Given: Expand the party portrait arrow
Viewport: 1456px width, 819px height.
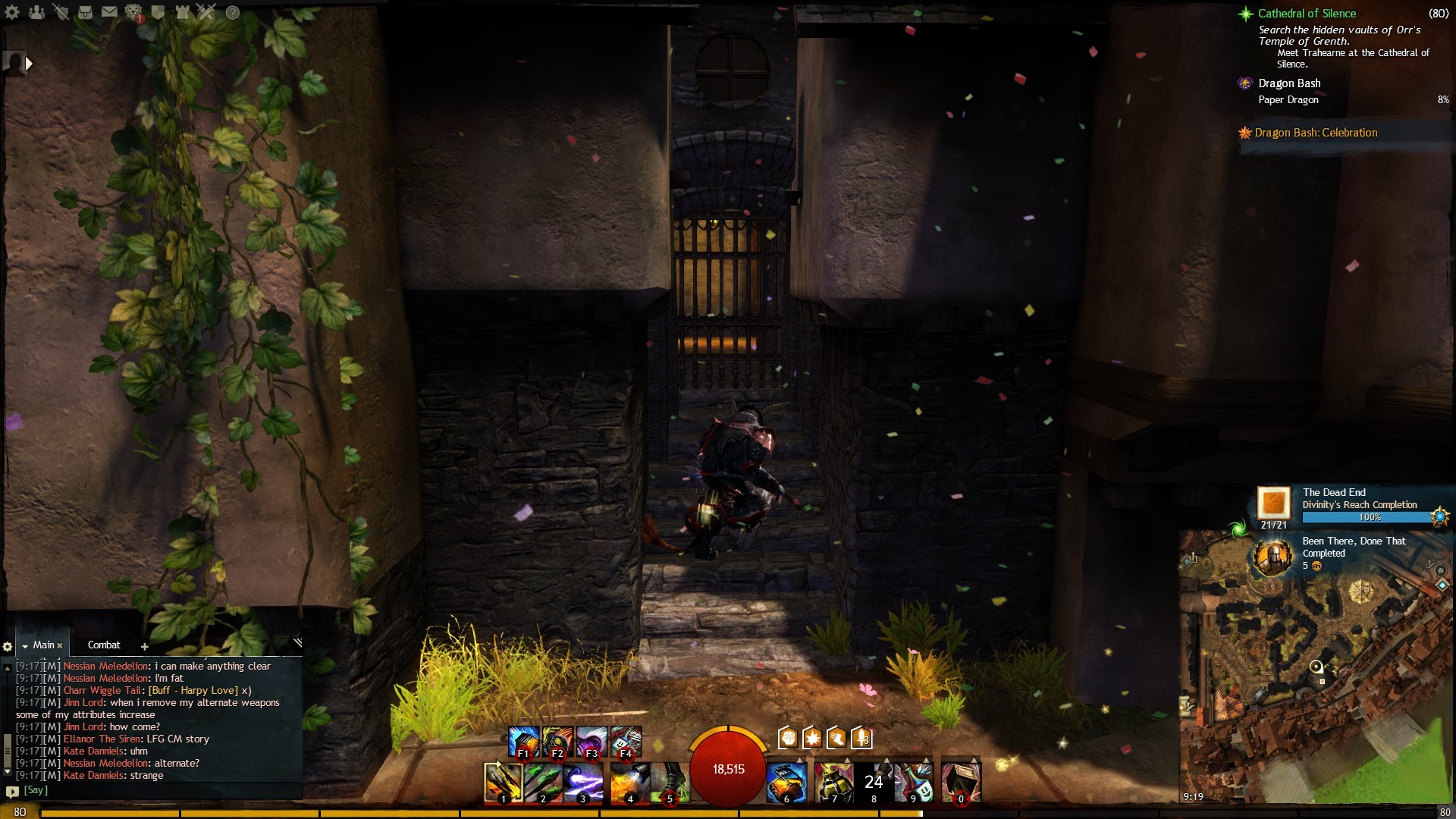Looking at the screenshot, I should click(29, 64).
